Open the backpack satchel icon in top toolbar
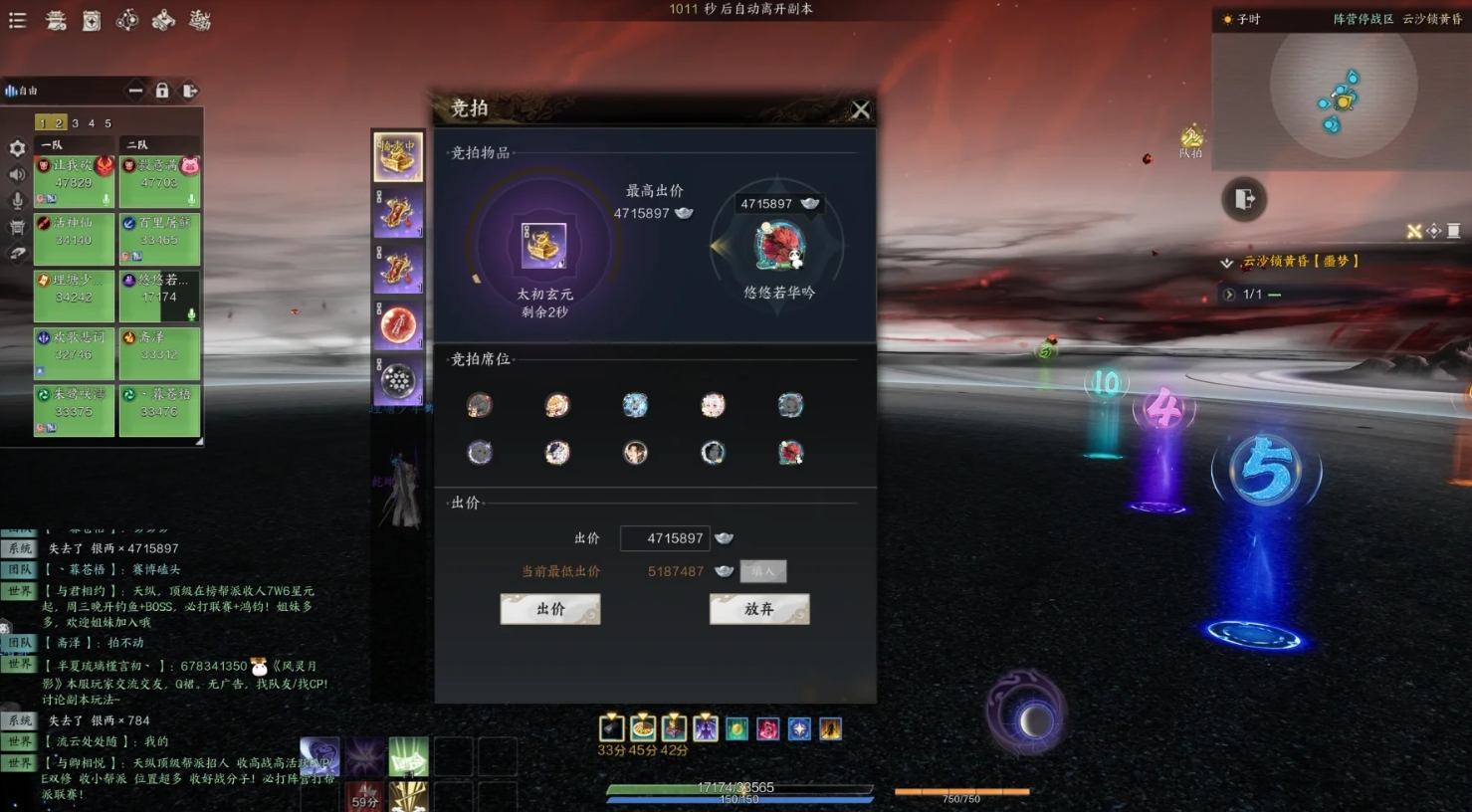Screen dimensions: 1472x812 coord(92,20)
